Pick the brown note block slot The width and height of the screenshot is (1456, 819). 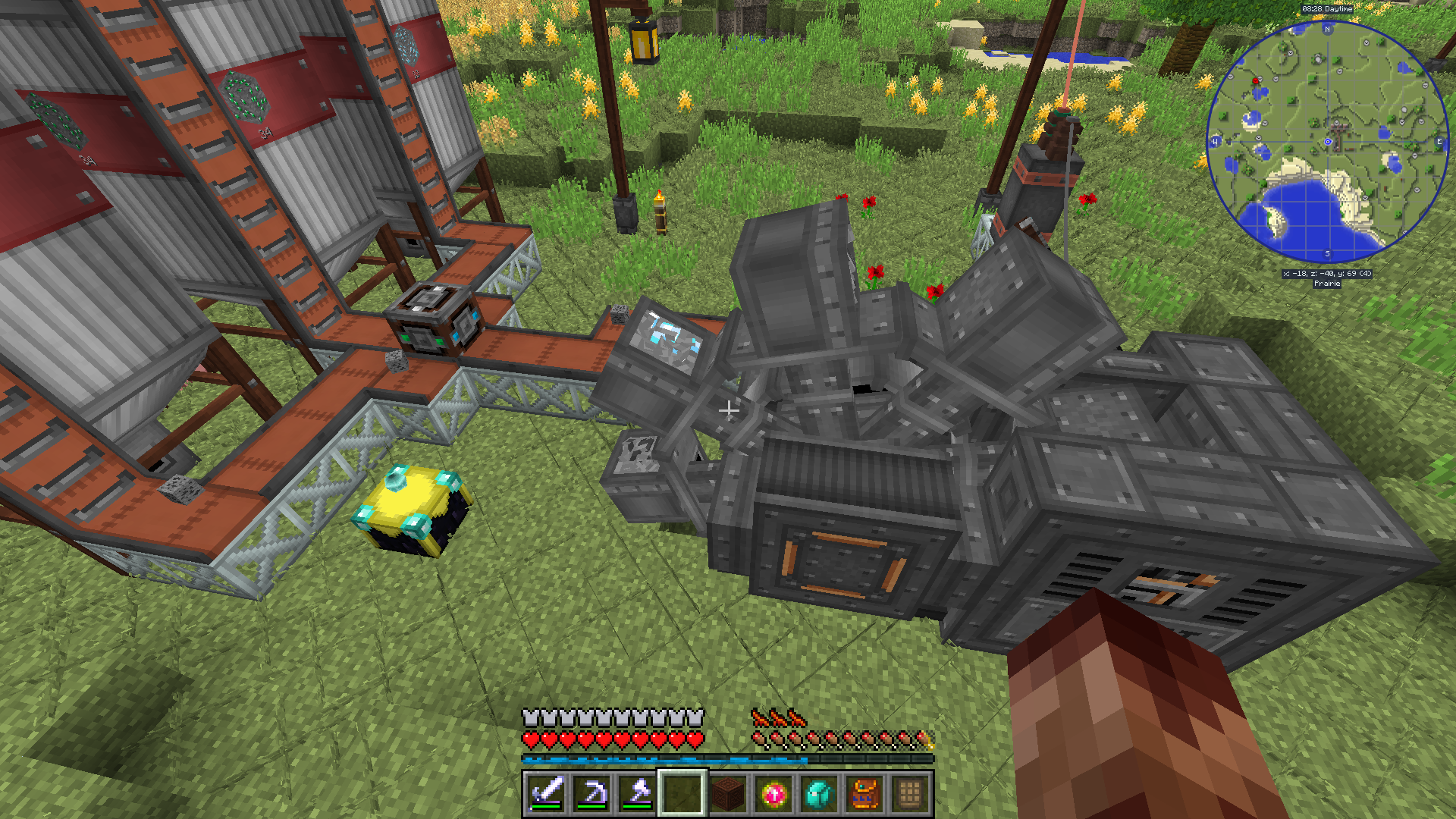[x=728, y=794]
